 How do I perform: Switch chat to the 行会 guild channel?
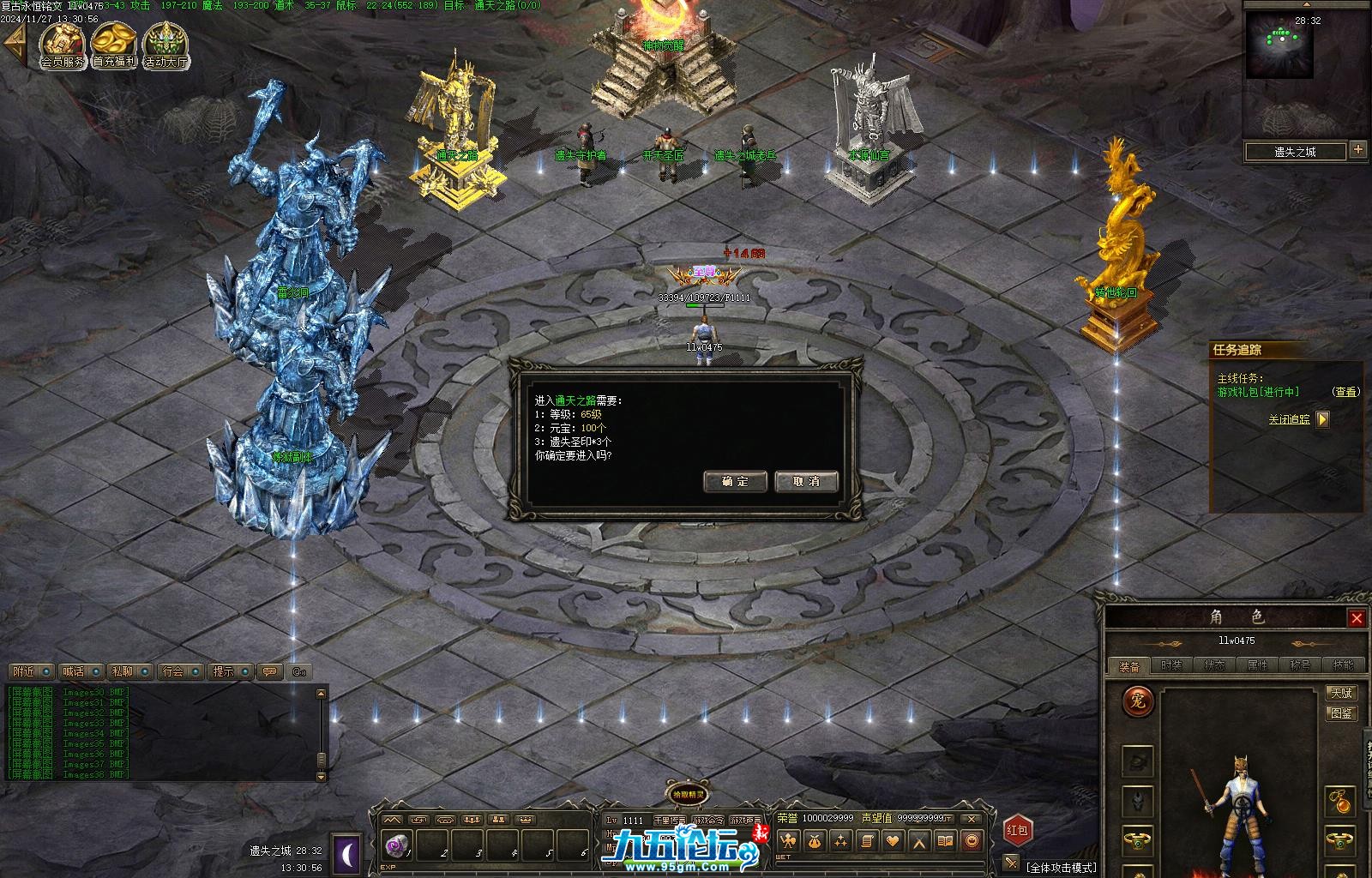173,671
